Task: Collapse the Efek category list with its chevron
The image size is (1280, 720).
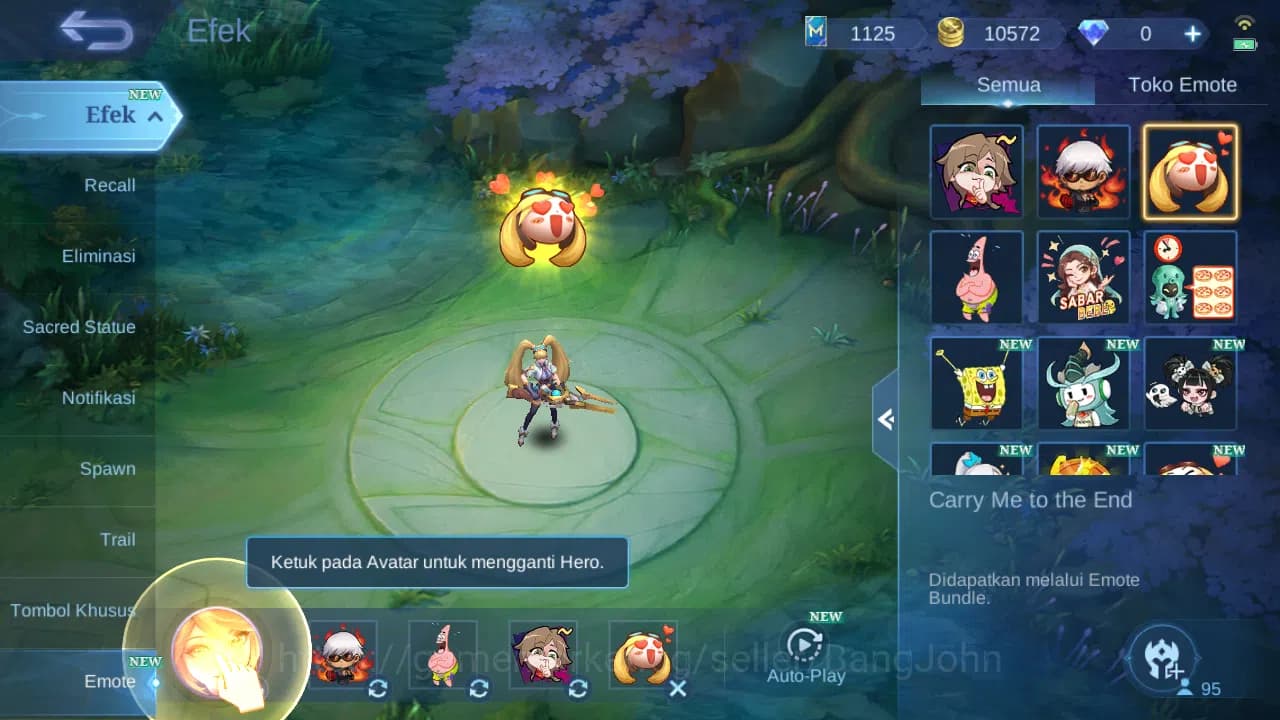Action: (155, 116)
